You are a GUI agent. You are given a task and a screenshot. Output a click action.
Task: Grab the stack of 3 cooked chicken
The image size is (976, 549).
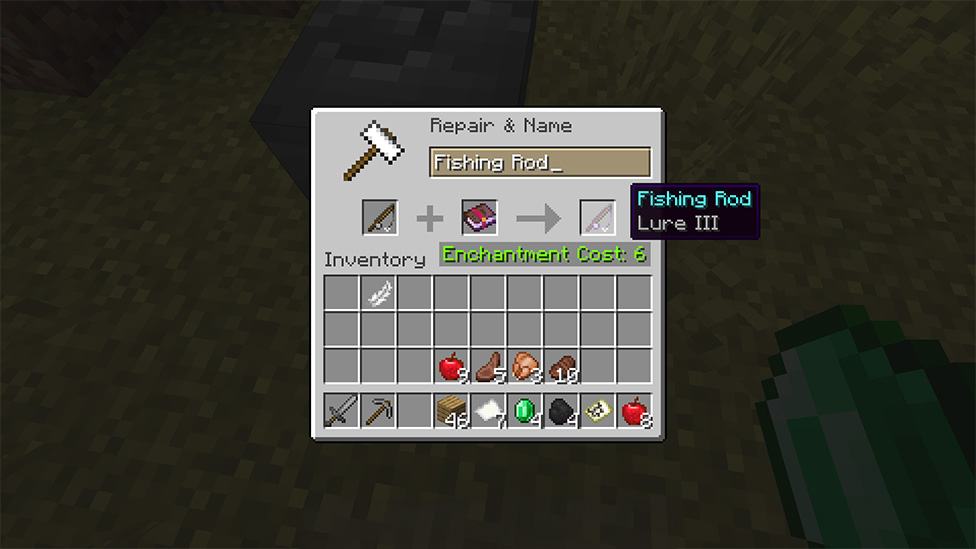[x=525, y=367]
